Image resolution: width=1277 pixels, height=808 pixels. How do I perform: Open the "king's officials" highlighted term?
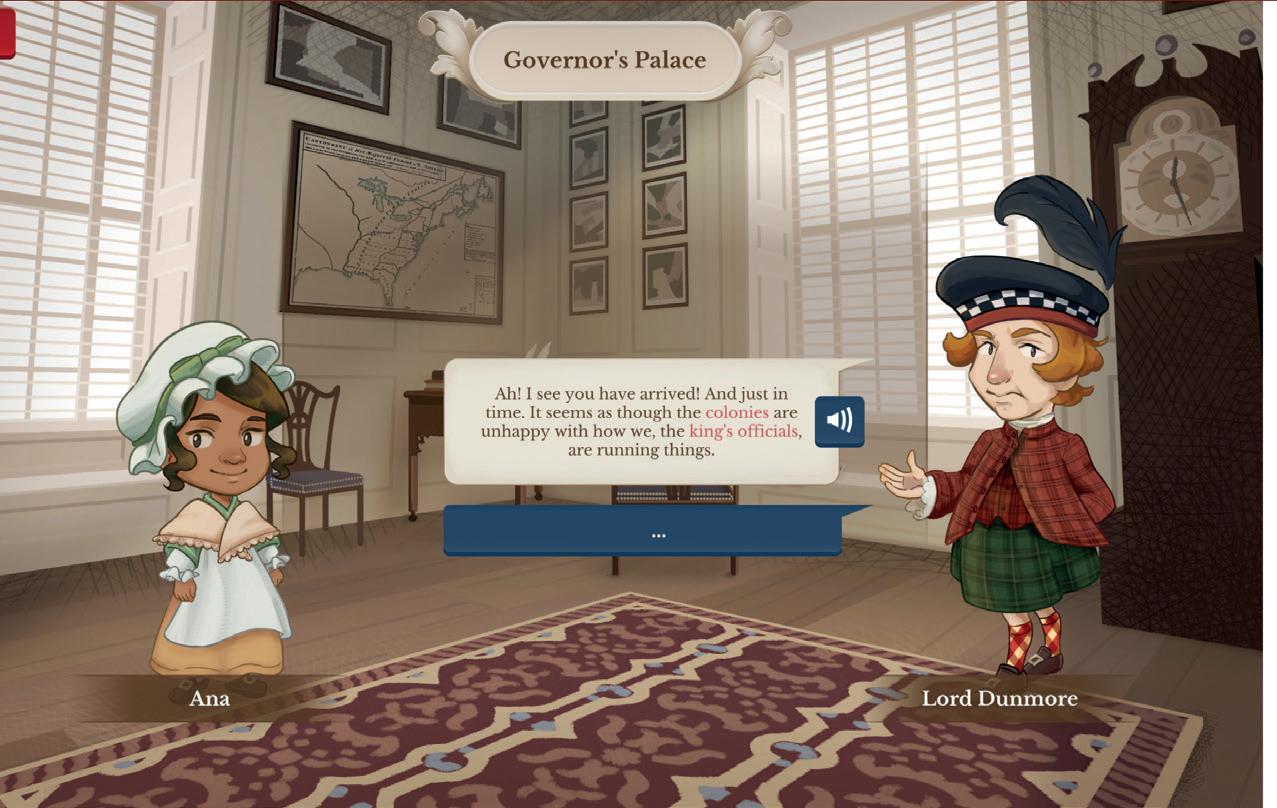click(744, 431)
